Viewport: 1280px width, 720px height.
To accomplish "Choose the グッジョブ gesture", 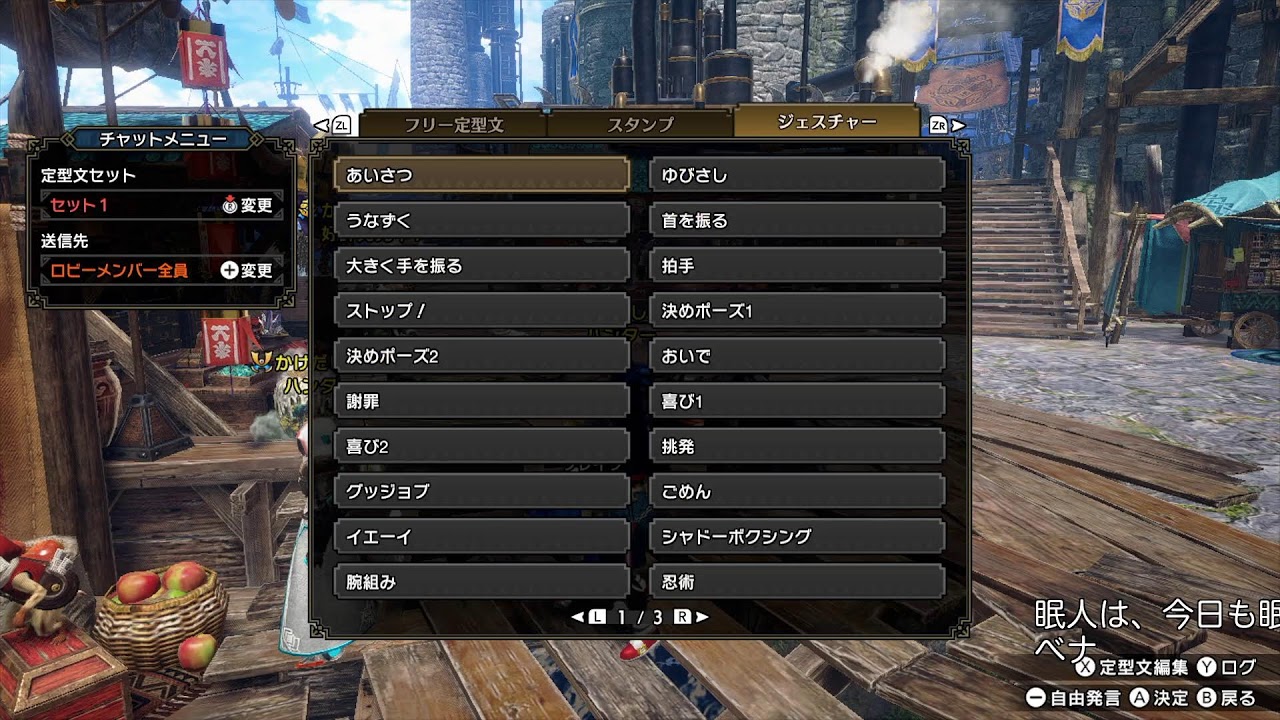I will coord(481,491).
